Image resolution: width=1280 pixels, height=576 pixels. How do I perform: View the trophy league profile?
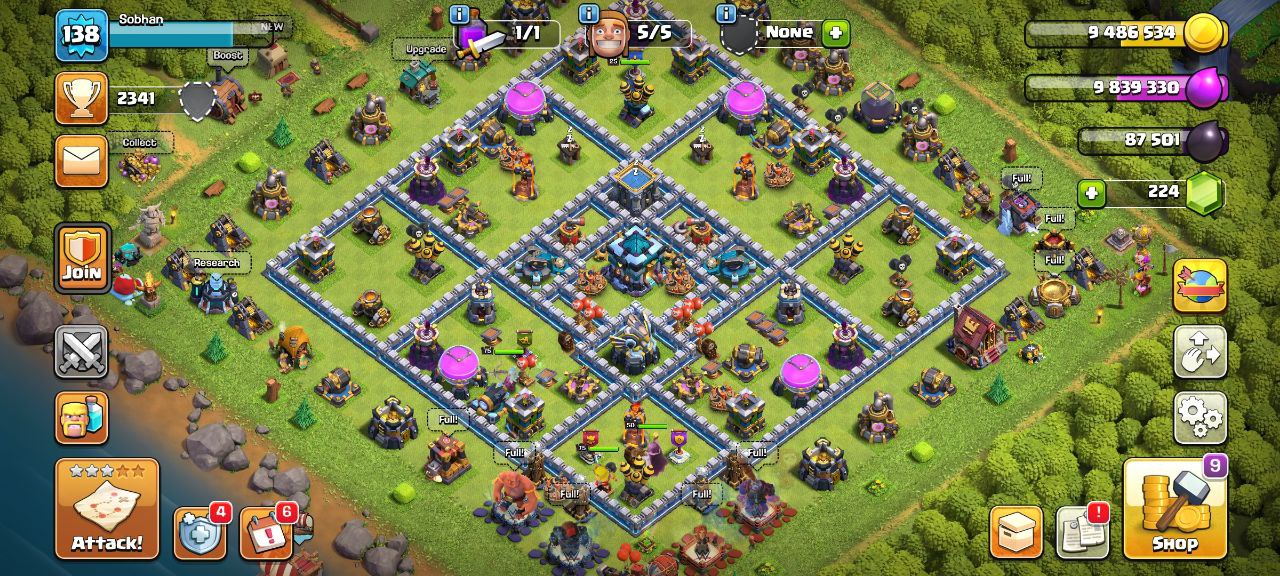[81, 98]
